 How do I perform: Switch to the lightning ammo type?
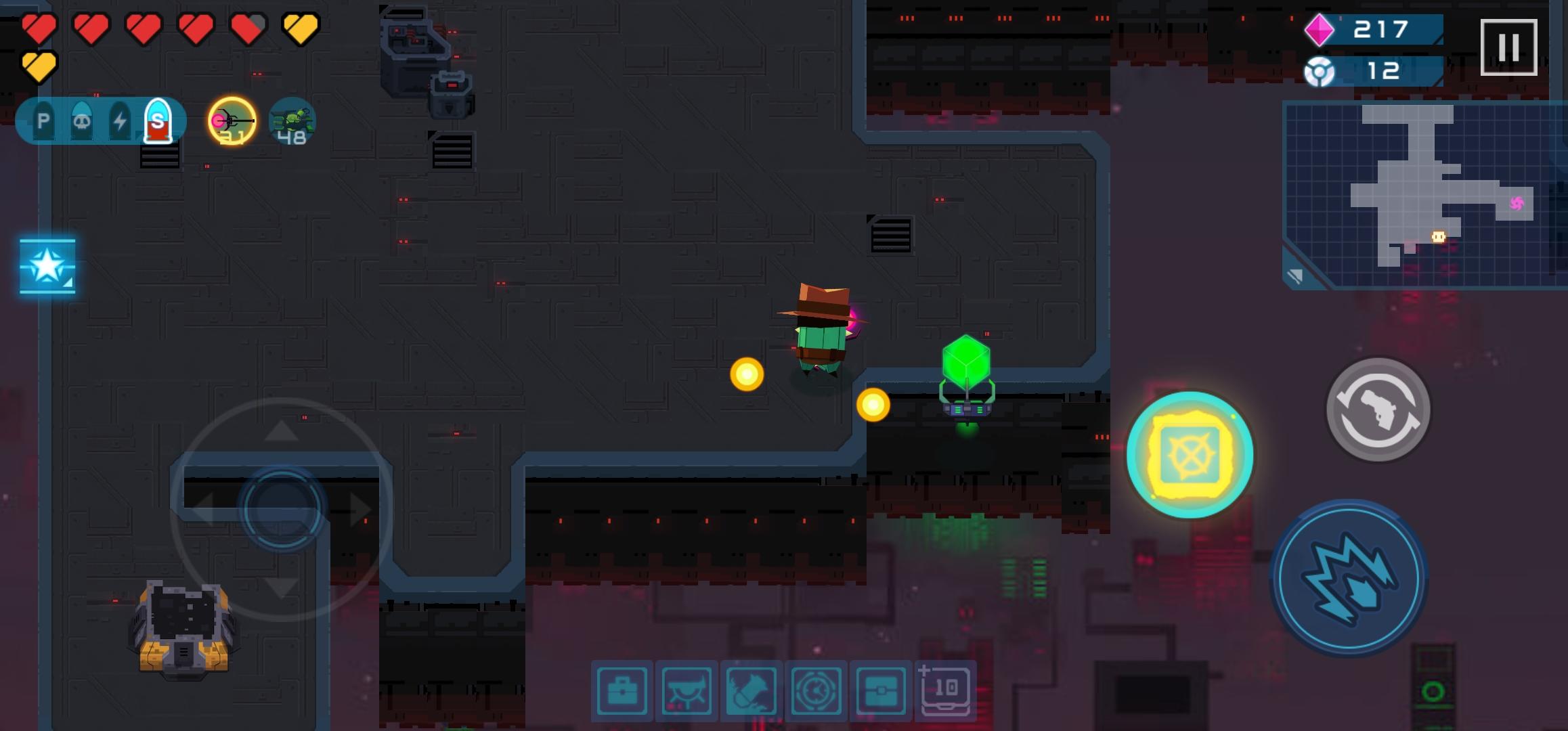pos(120,122)
